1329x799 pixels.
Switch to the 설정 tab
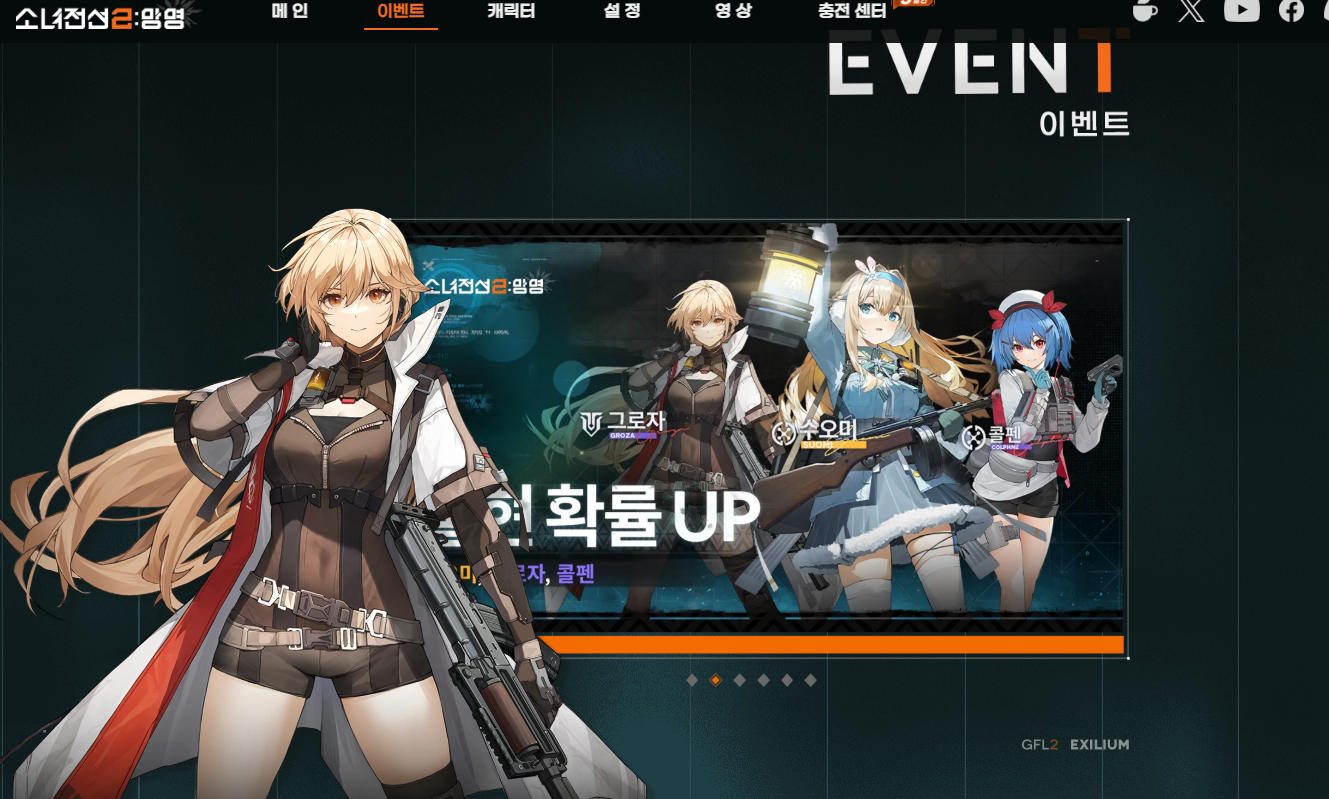coord(620,13)
